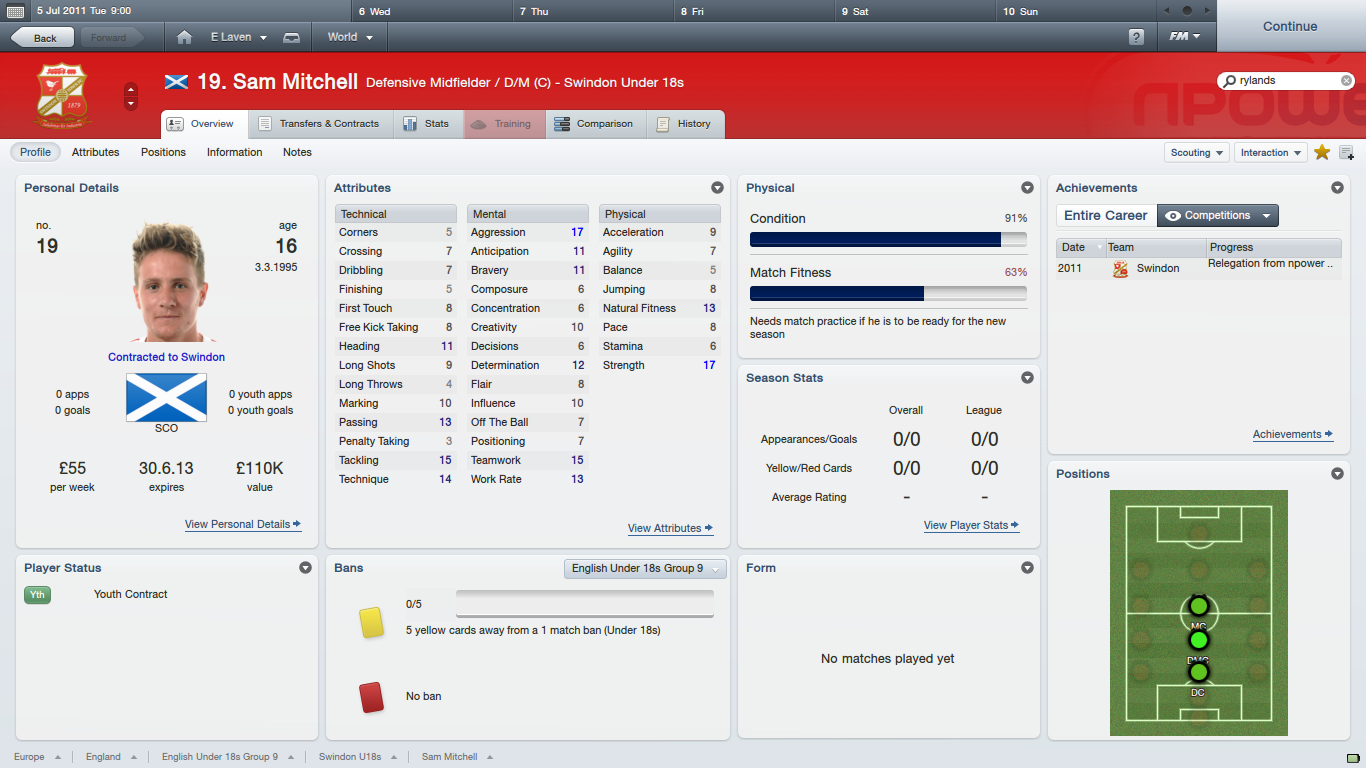Screen dimensions: 1366x768
Task: Select the Comparison tab
Action: click(x=594, y=124)
